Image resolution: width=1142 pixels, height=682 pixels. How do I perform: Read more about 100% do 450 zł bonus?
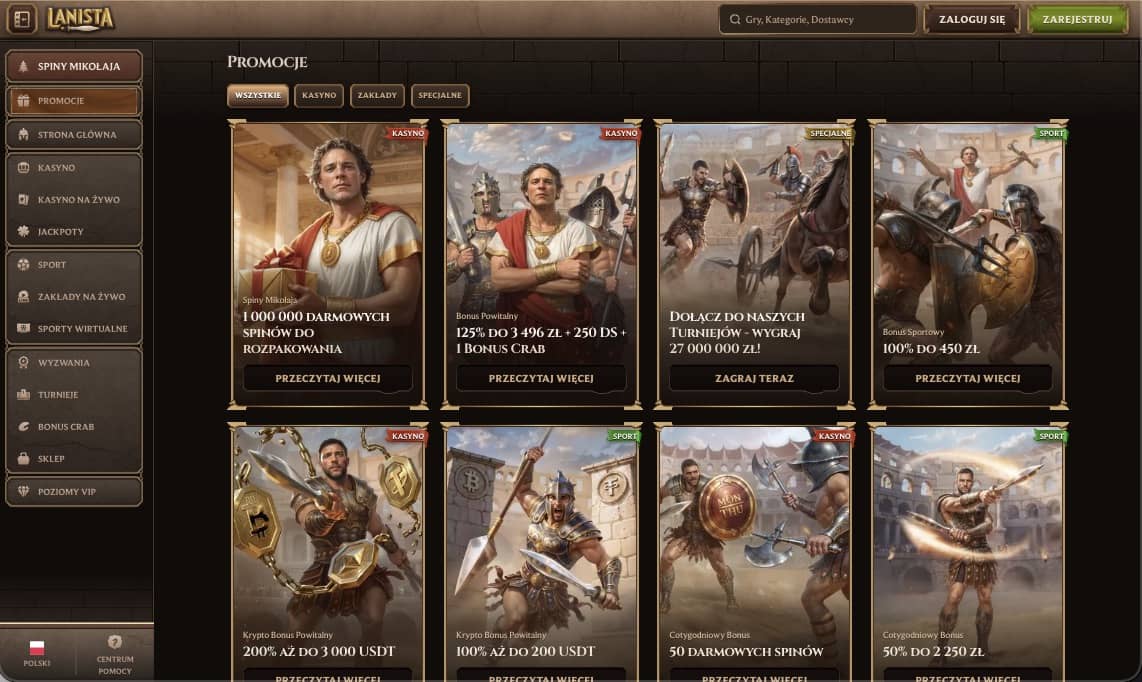pos(967,378)
